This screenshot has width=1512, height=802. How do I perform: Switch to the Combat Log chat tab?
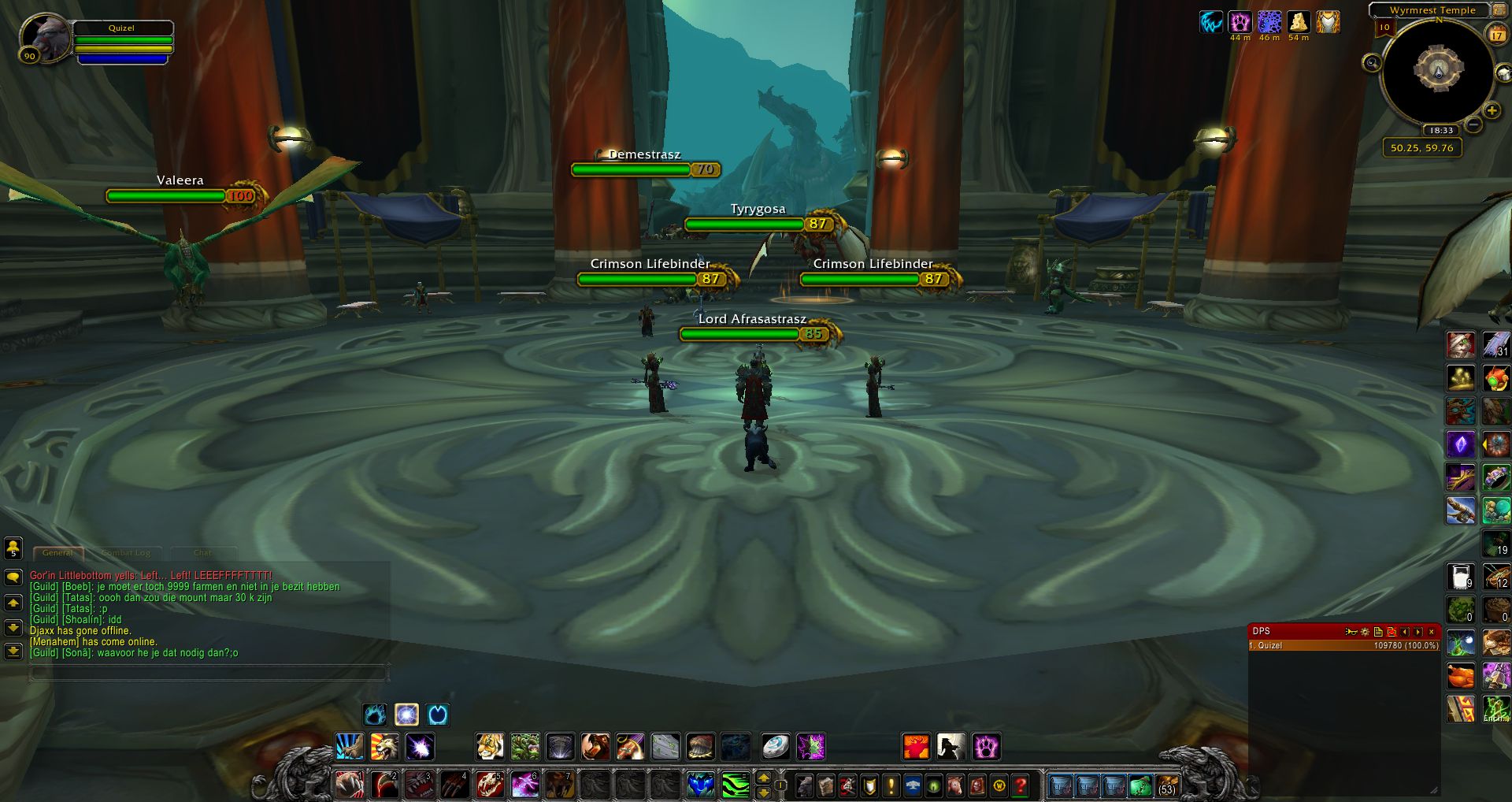pos(126,553)
